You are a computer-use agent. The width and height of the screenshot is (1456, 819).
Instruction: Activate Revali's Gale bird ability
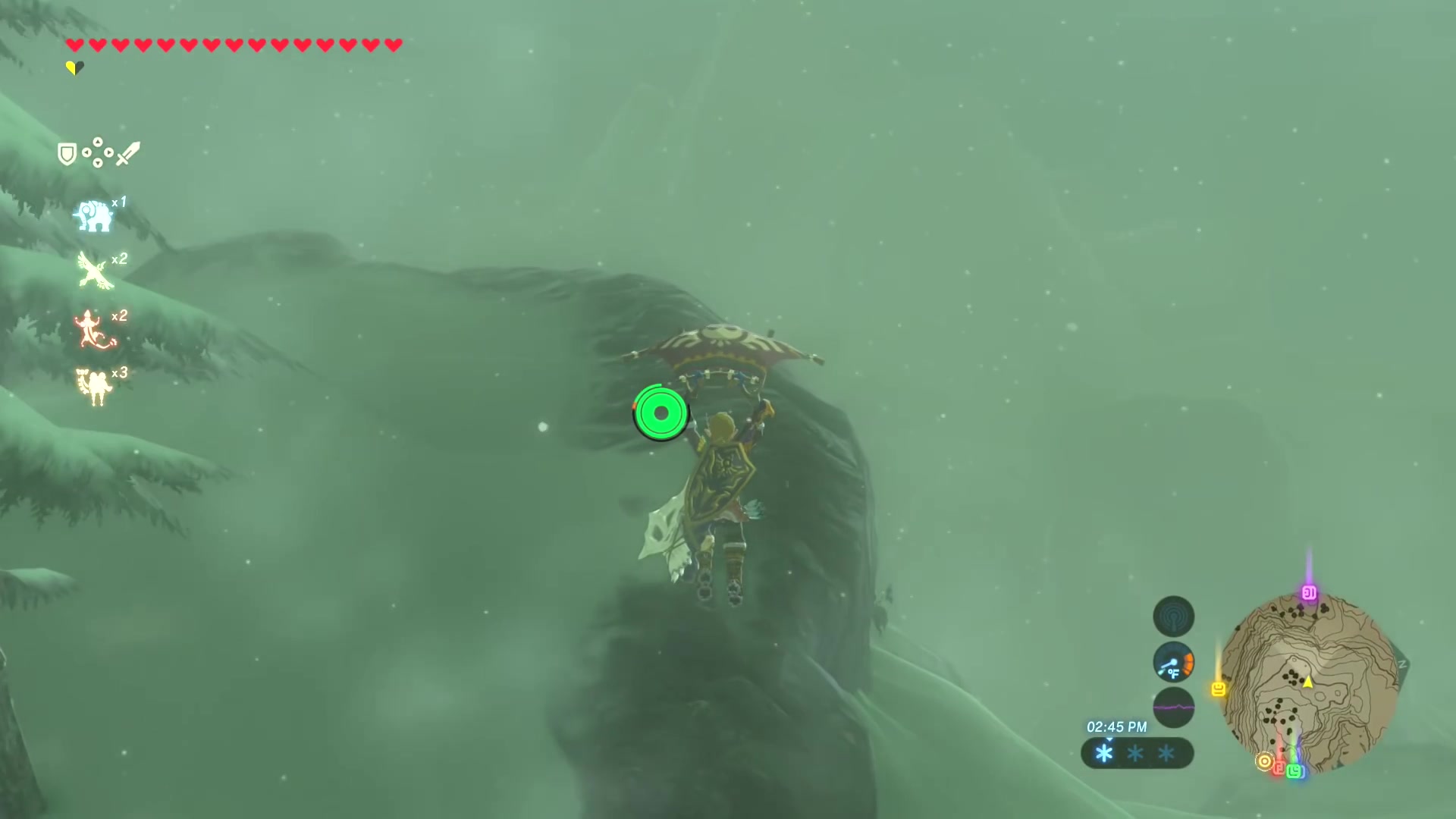95,271
